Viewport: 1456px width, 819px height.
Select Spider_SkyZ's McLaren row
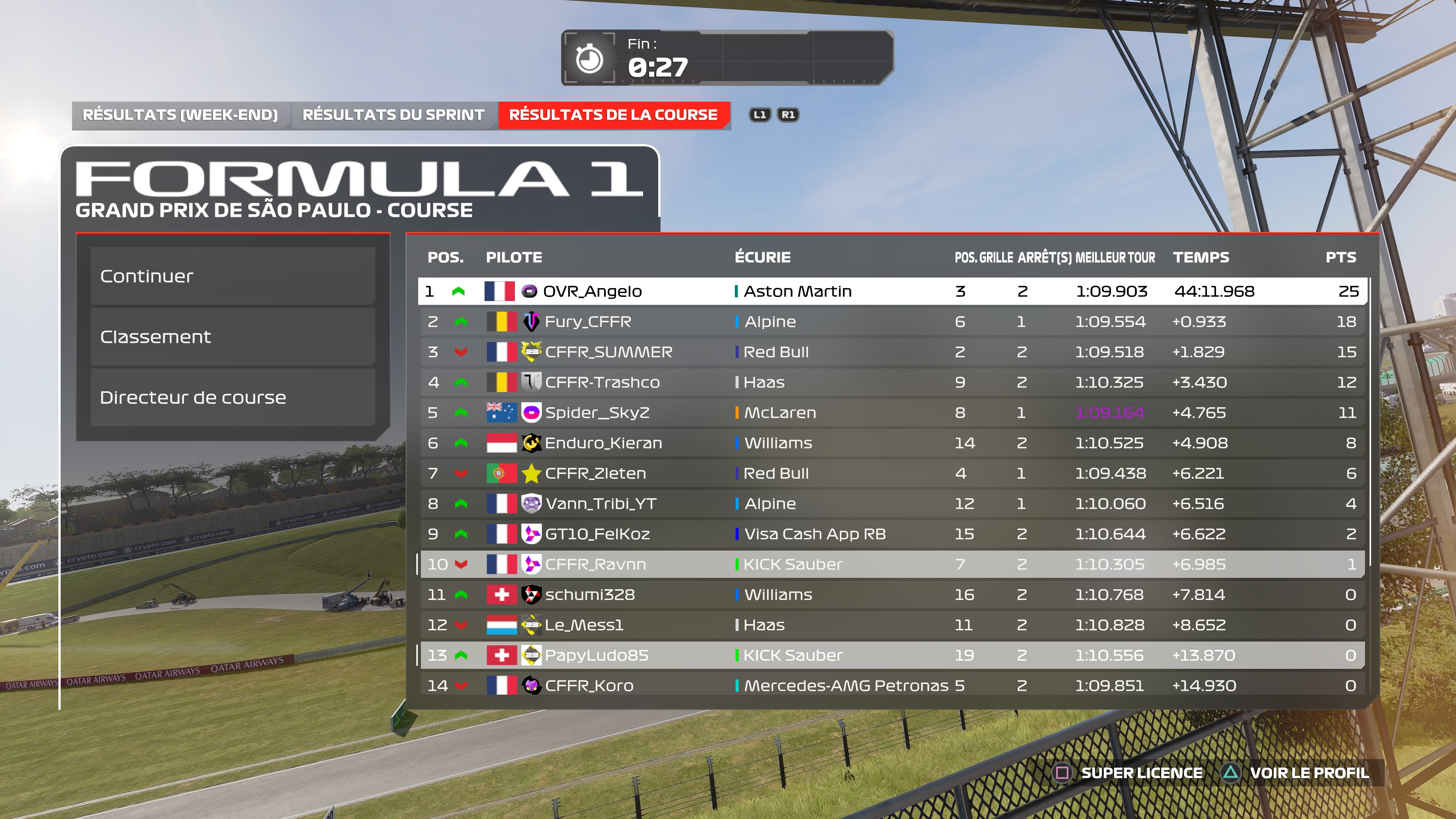[891, 413]
